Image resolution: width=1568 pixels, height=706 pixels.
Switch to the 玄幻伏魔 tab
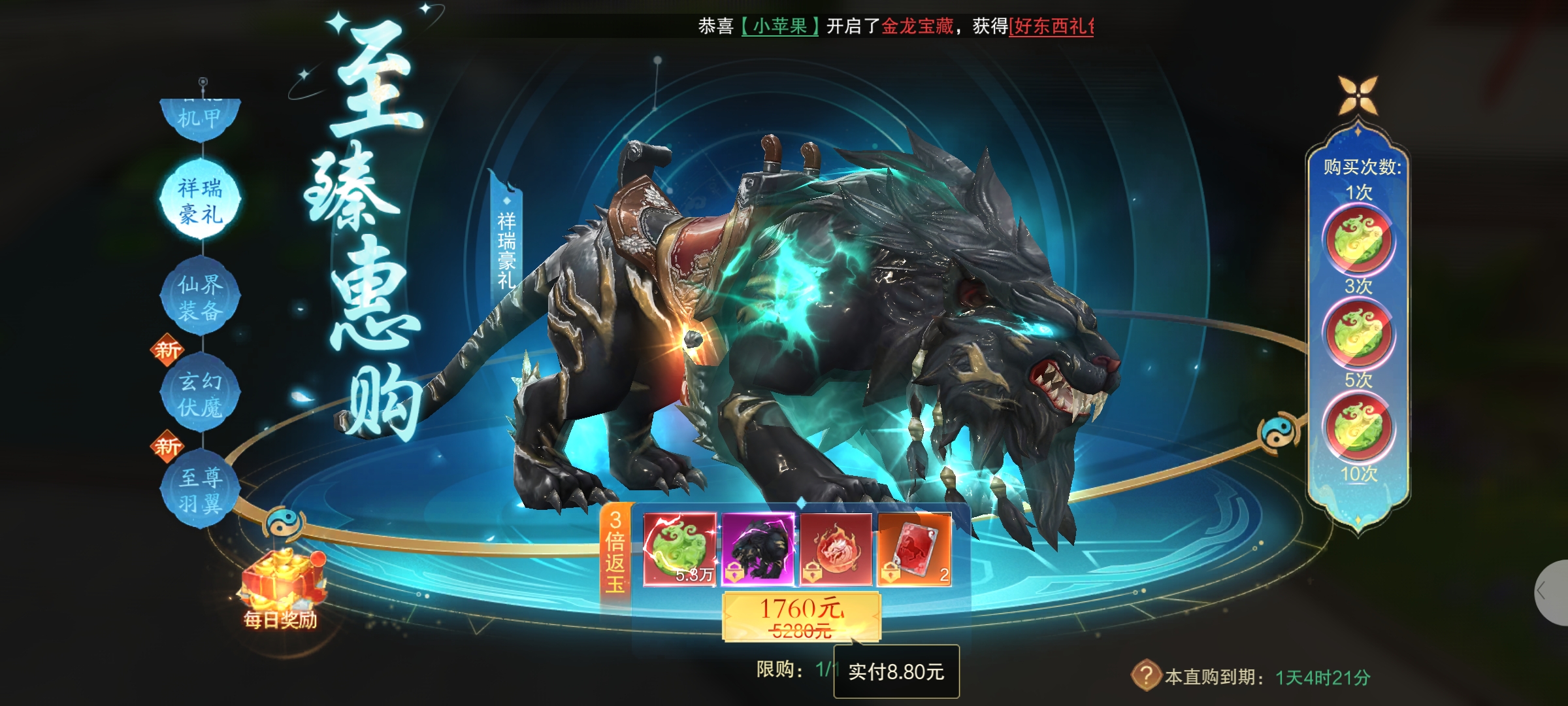coord(200,394)
